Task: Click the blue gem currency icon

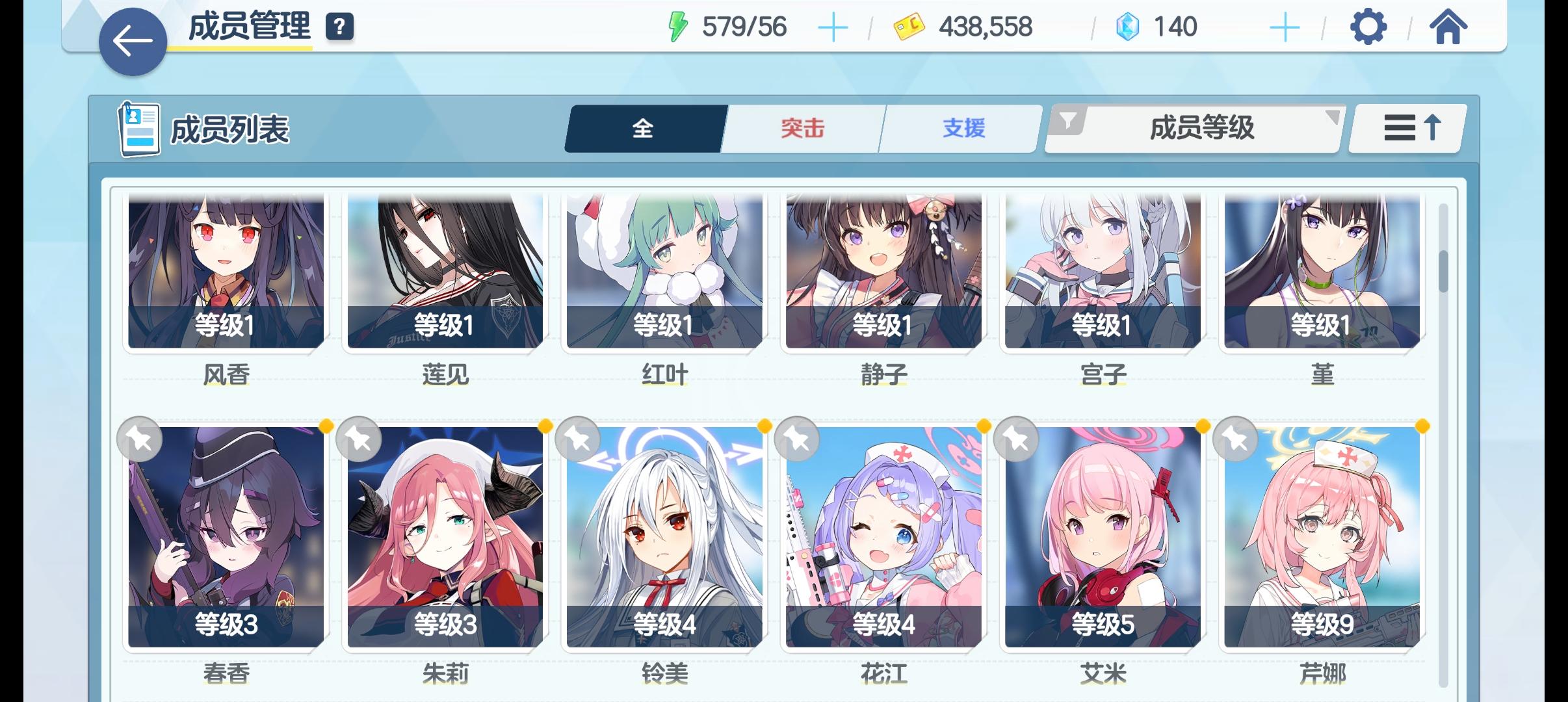Action: click(x=1131, y=27)
